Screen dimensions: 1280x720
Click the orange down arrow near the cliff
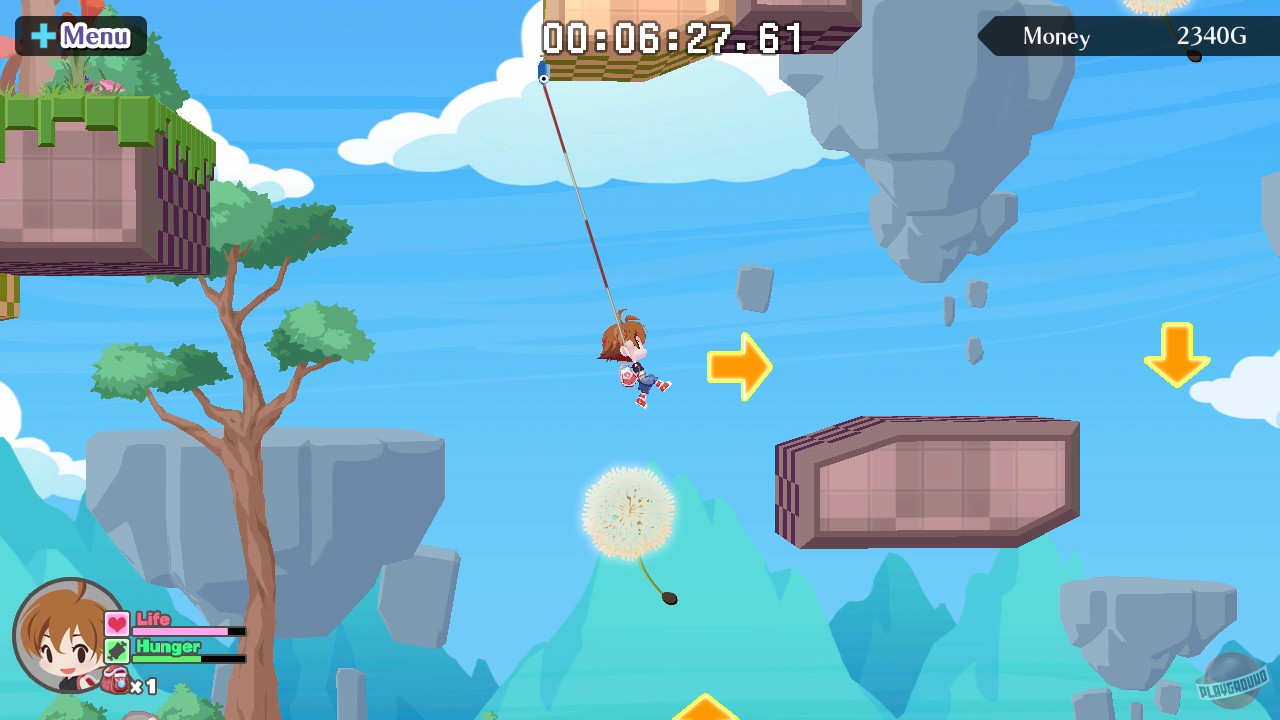tap(1178, 355)
